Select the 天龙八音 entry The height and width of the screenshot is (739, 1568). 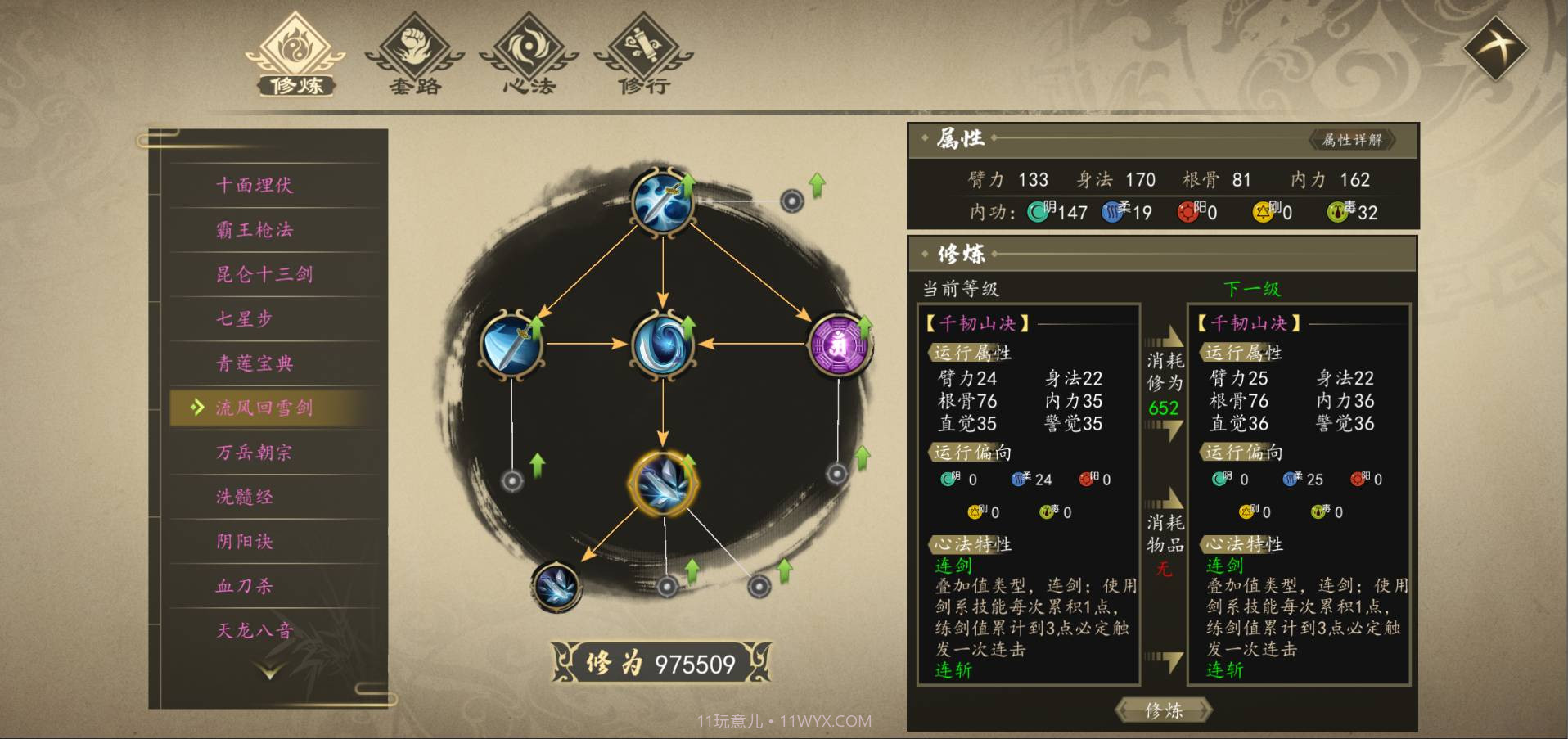(255, 630)
